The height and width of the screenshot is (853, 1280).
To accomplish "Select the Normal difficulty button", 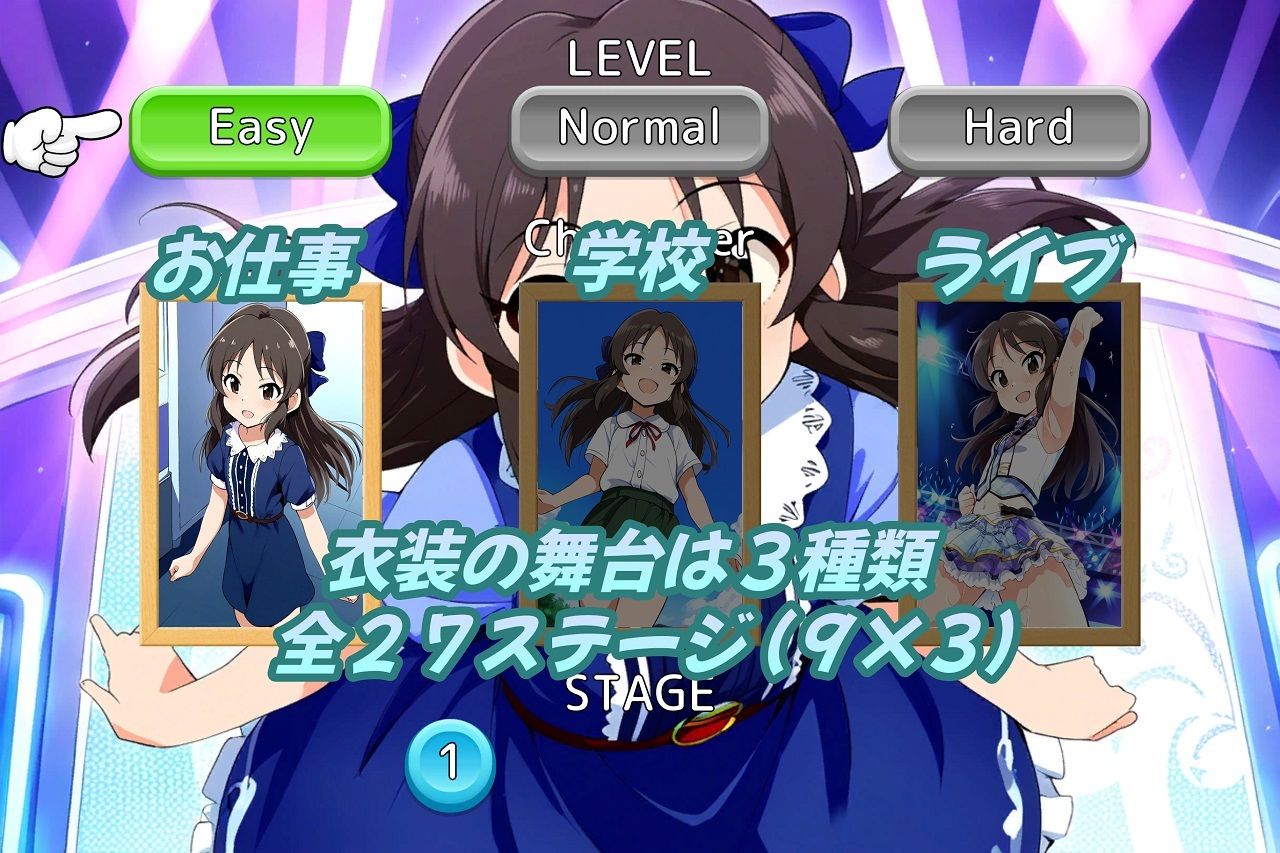I will 637,127.
